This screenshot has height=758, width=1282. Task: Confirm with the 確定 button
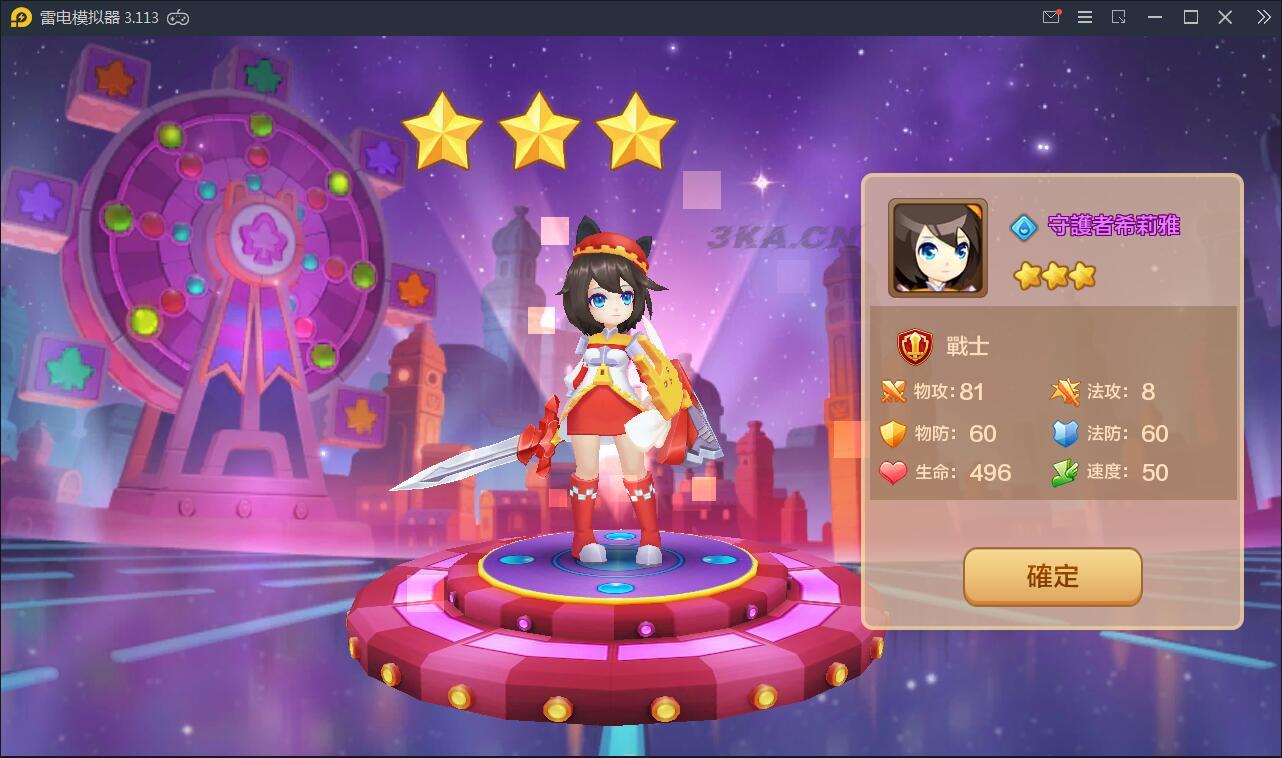point(1052,576)
